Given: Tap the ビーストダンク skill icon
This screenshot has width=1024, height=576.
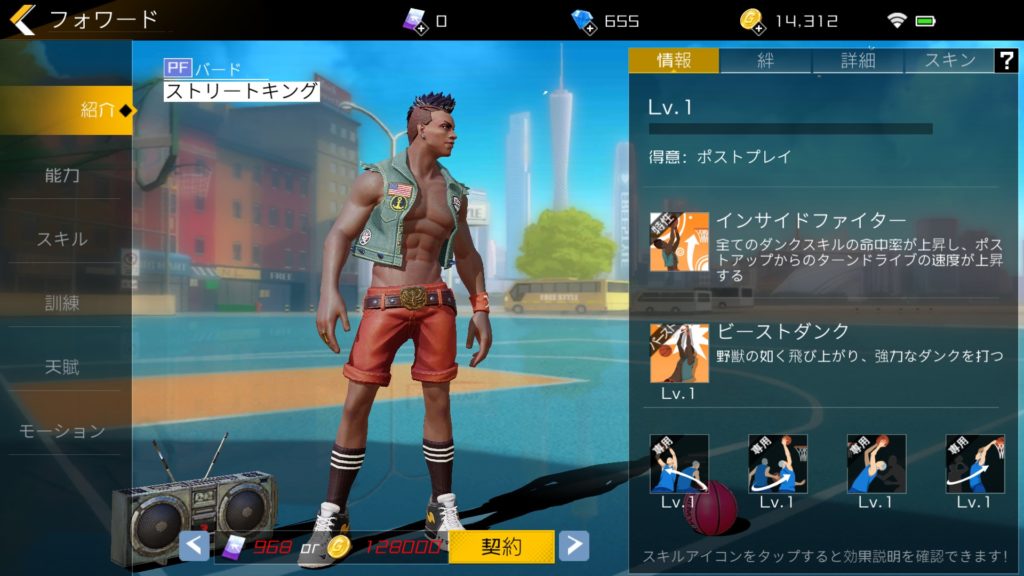Looking at the screenshot, I should [679, 353].
